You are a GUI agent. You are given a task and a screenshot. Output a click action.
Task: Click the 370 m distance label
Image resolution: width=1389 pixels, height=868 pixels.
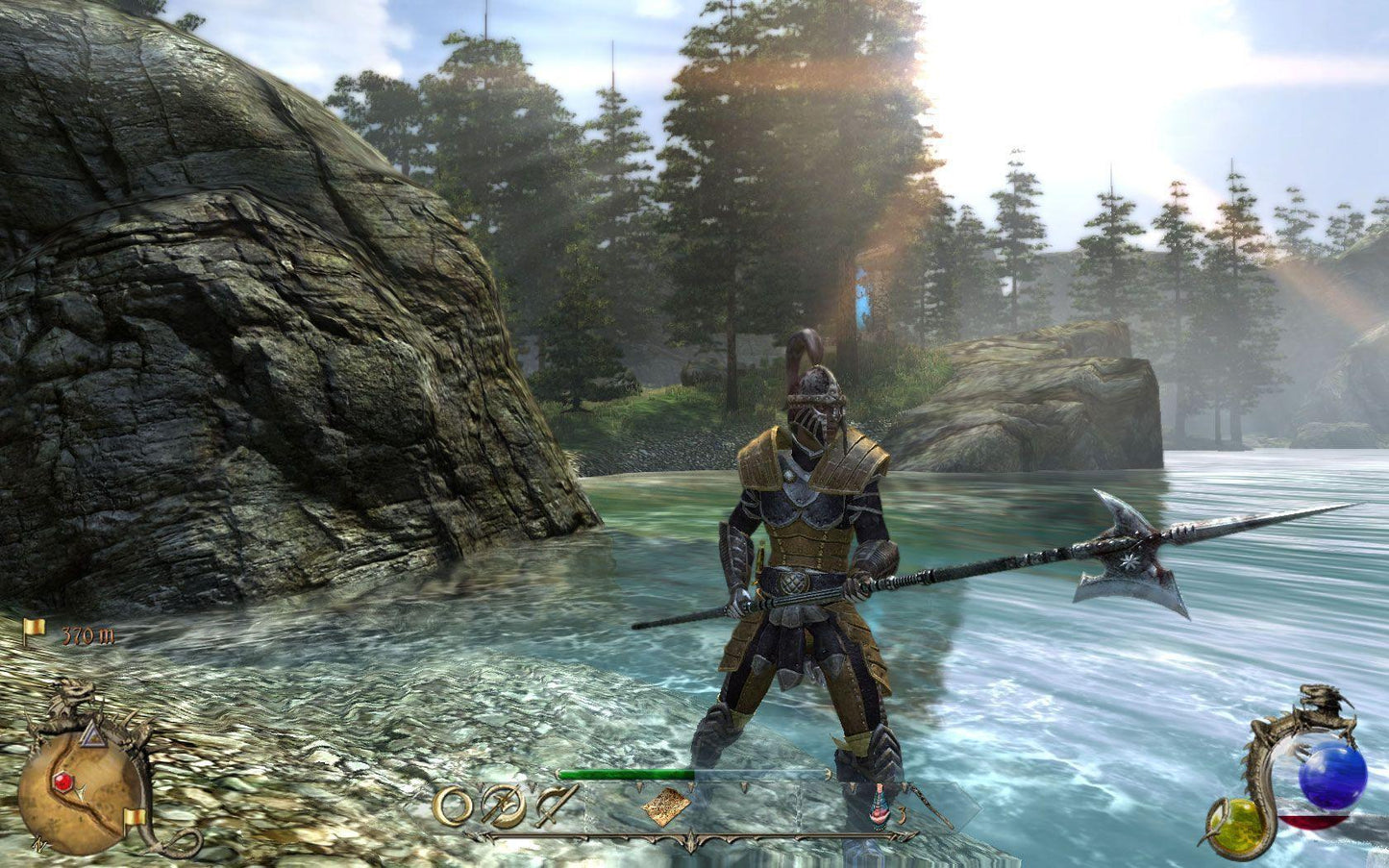coord(87,634)
